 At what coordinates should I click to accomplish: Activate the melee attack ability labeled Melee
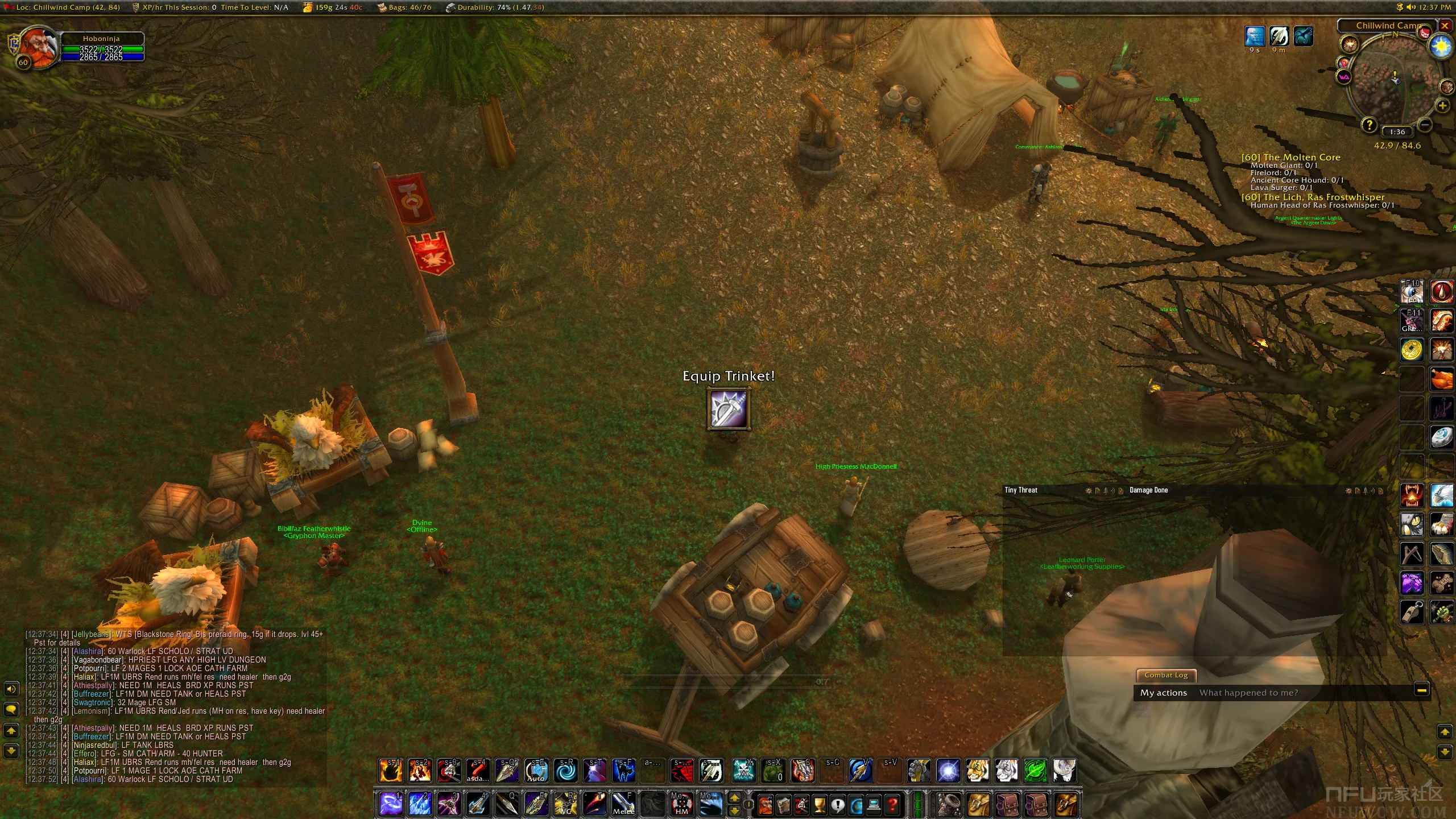[x=623, y=804]
